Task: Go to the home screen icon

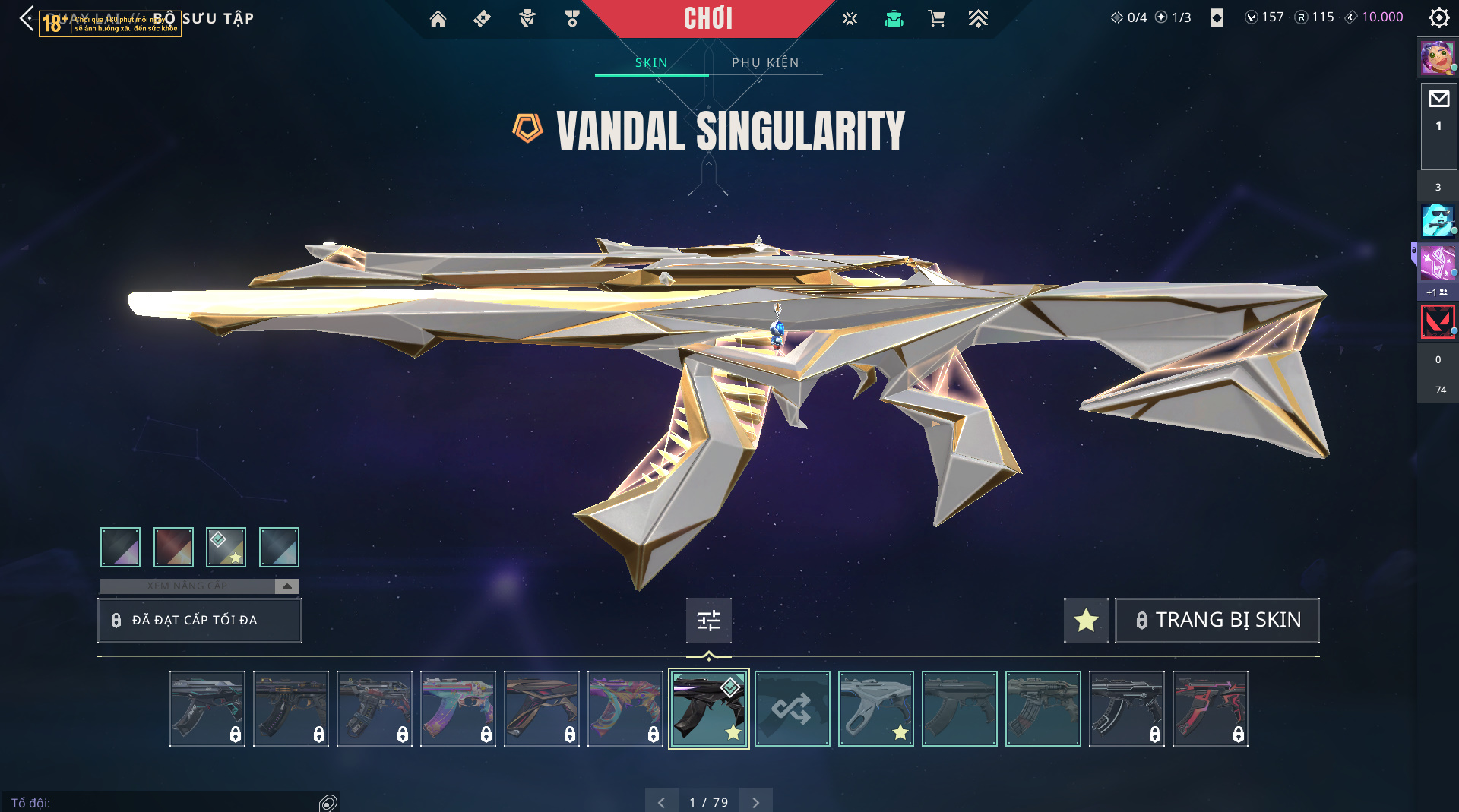Action: click(438, 19)
